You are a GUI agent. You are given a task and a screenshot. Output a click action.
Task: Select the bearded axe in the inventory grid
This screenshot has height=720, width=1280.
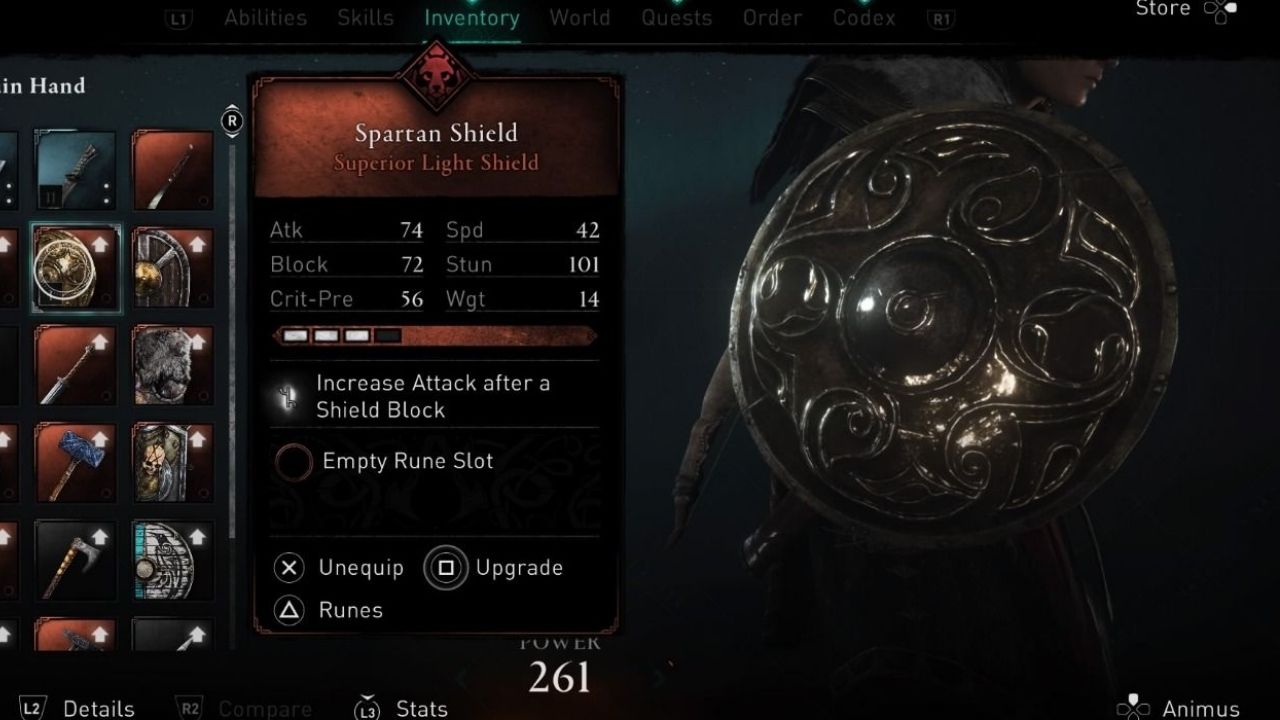(75, 560)
